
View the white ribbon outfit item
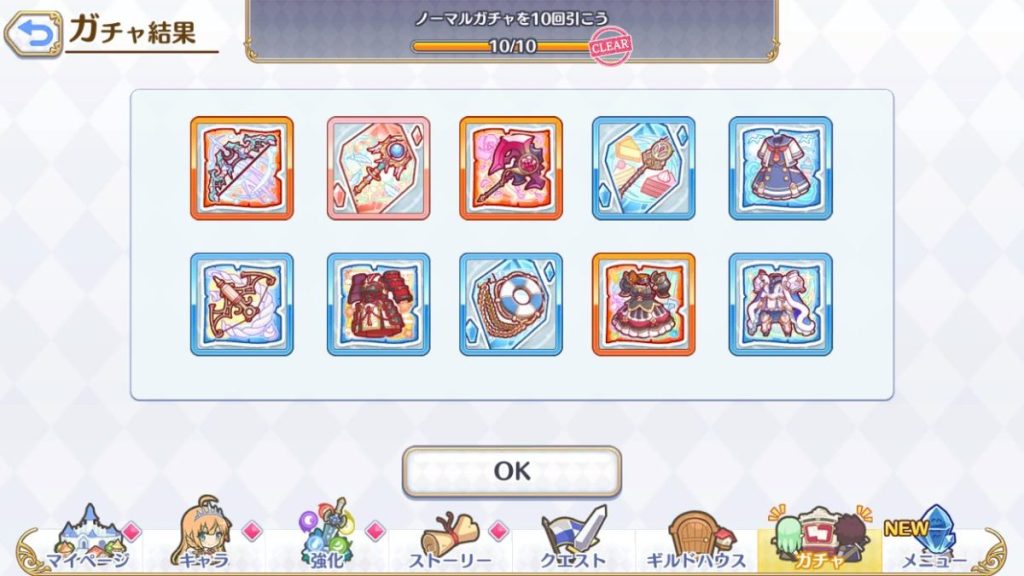[780, 304]
